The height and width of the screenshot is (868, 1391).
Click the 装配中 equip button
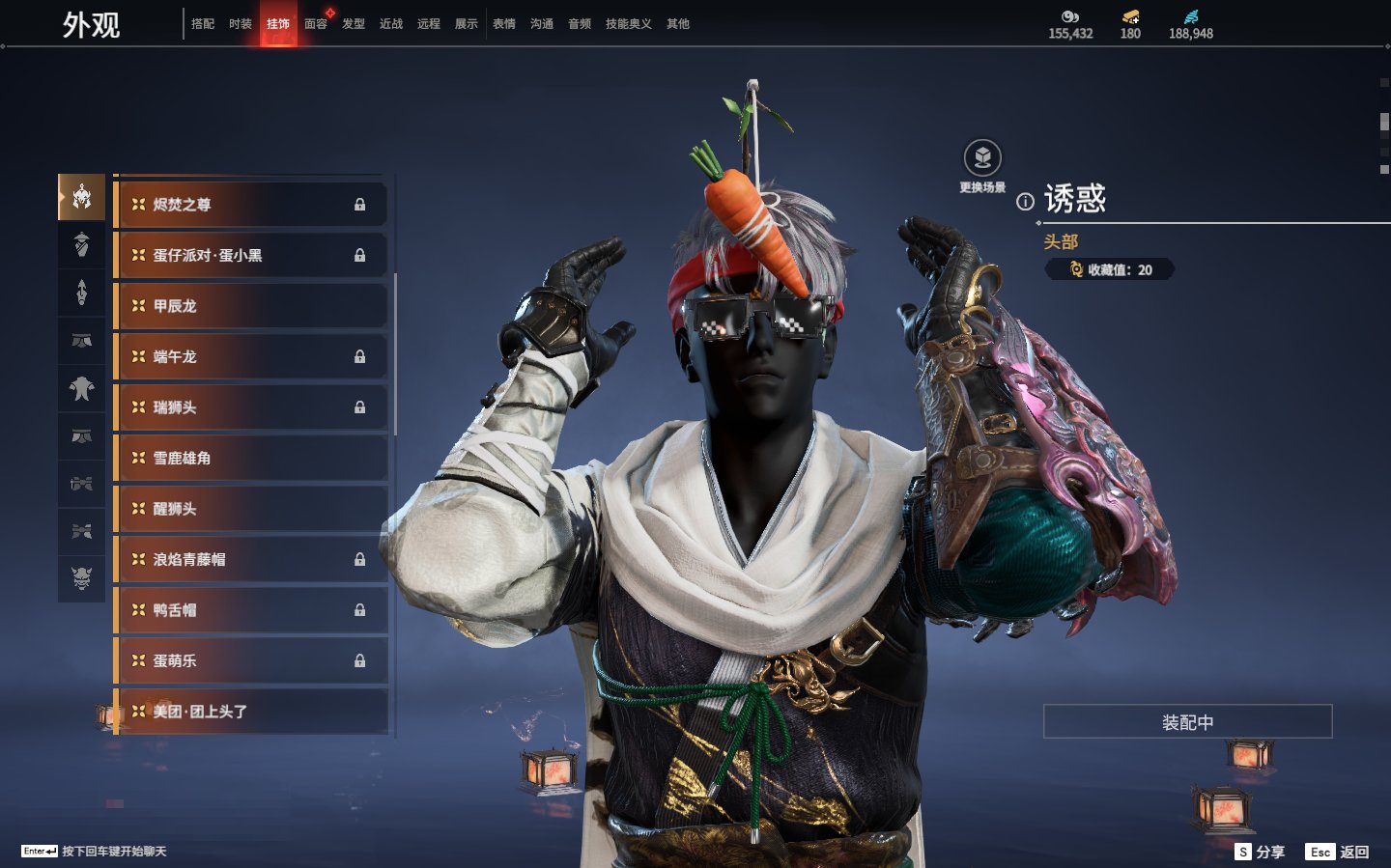pos(1187,722)
